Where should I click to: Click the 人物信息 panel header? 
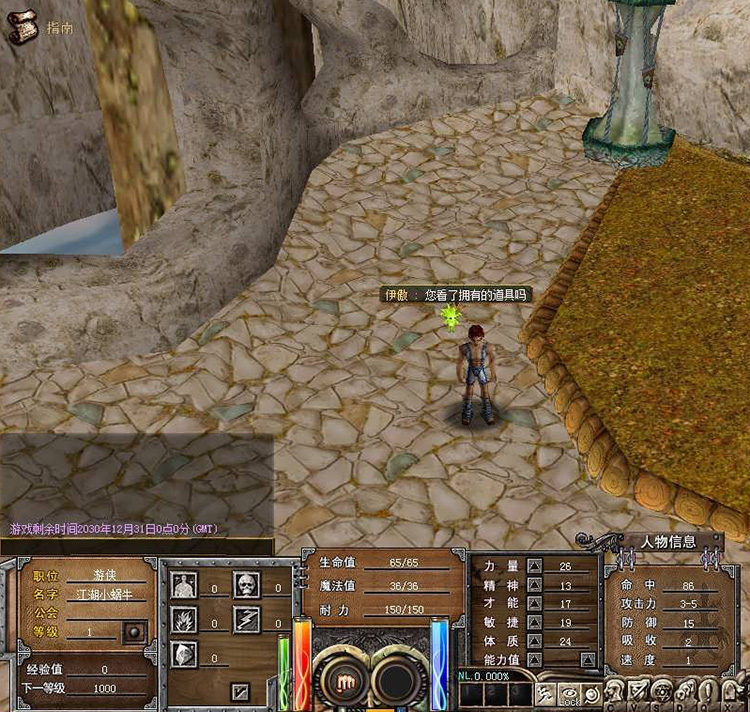tap(668, 542)
